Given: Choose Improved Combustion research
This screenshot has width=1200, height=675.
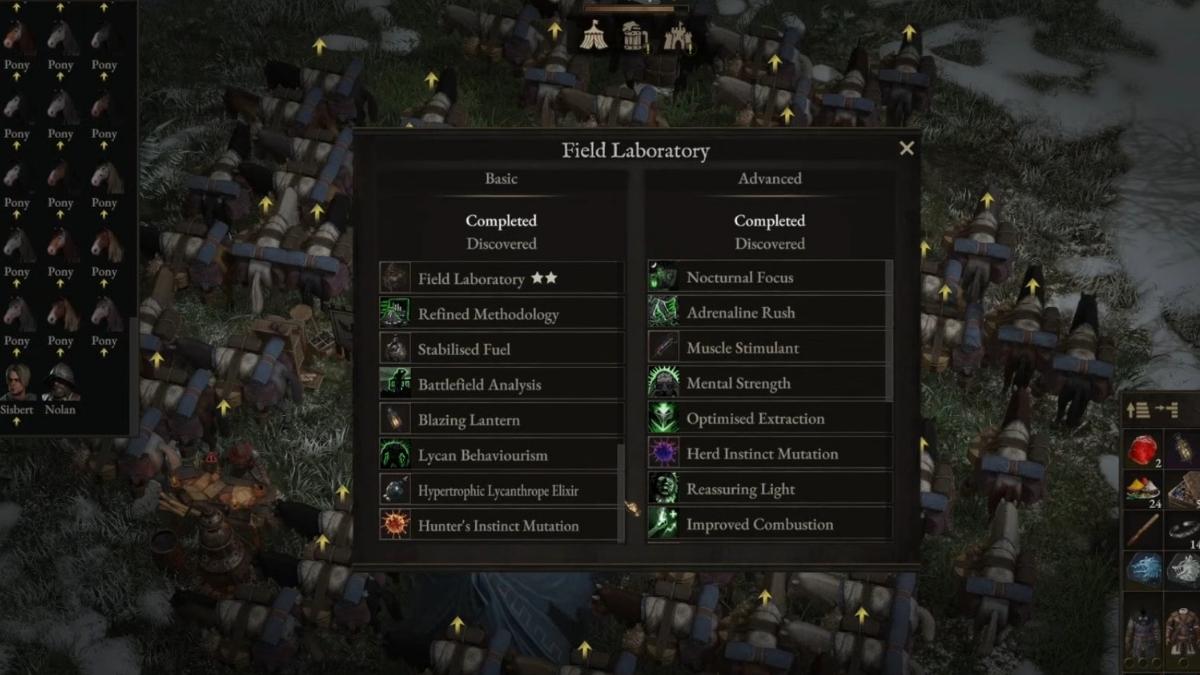Looking at the screenshot, I should [767, 524].
